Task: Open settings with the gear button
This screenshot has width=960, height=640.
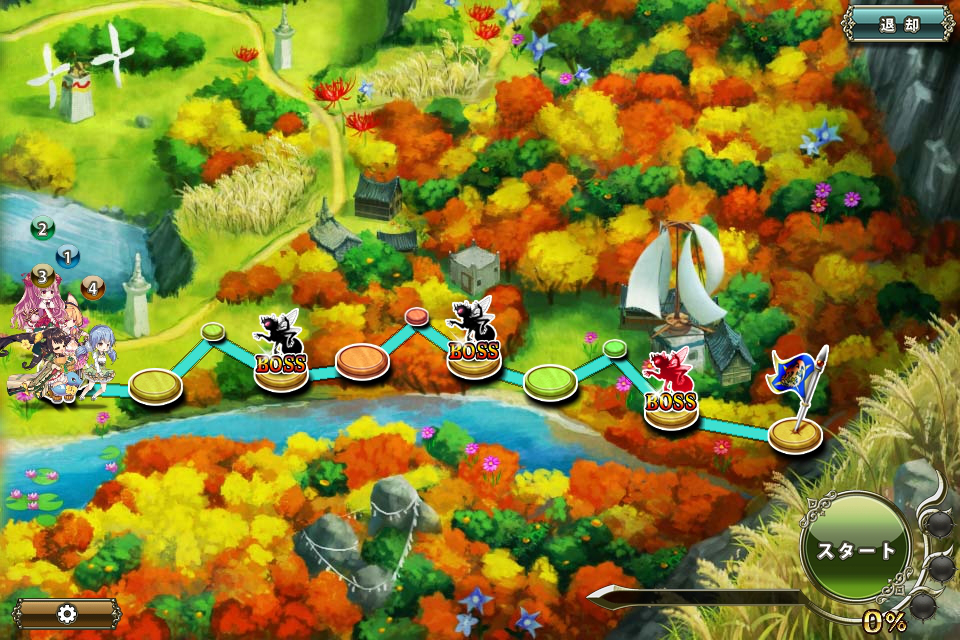Action: click(67, 613)
